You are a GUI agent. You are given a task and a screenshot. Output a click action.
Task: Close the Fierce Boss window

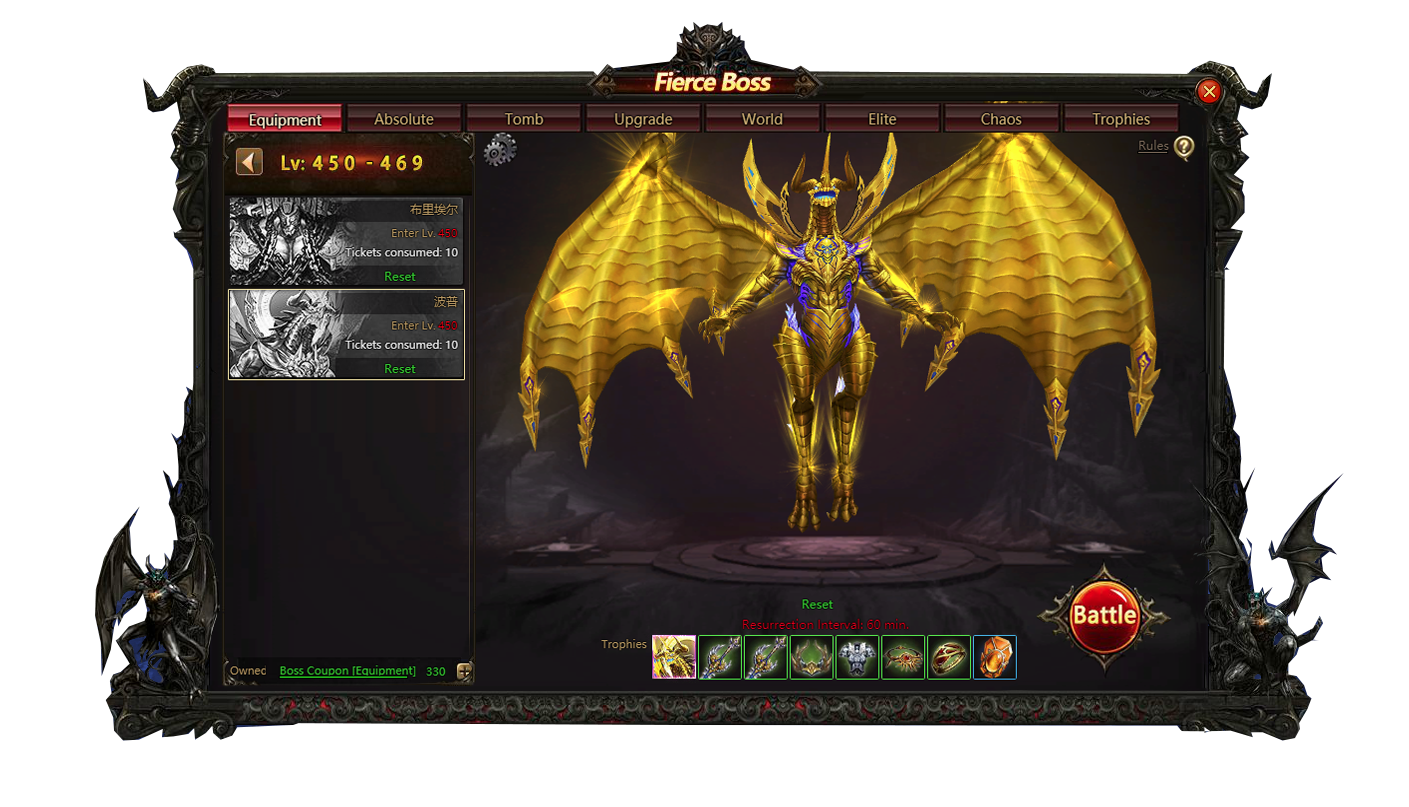pyautogui.click(x=1209, y=92)
